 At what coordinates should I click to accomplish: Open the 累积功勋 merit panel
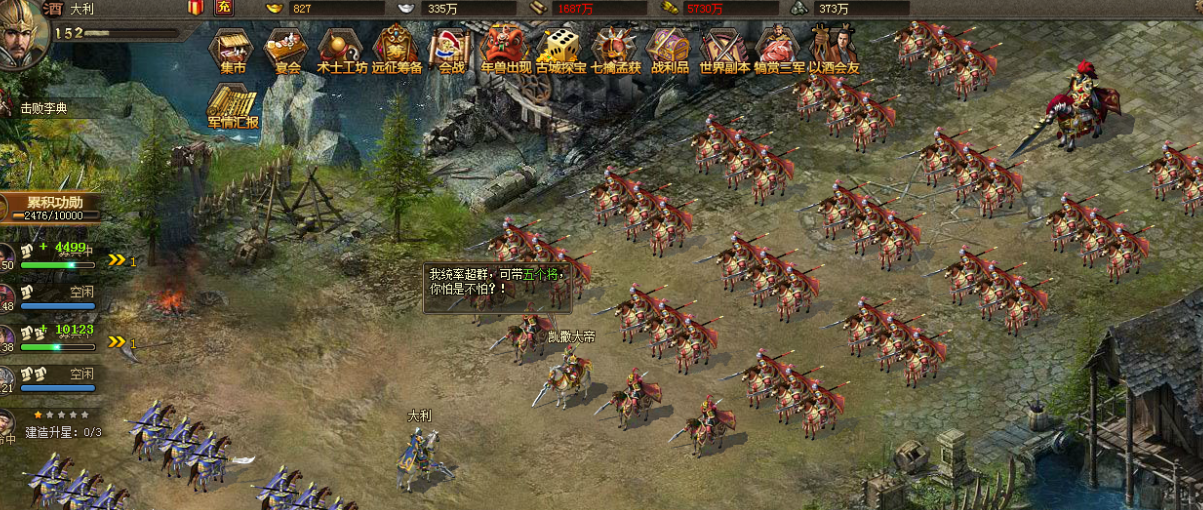tap(55, 207)
